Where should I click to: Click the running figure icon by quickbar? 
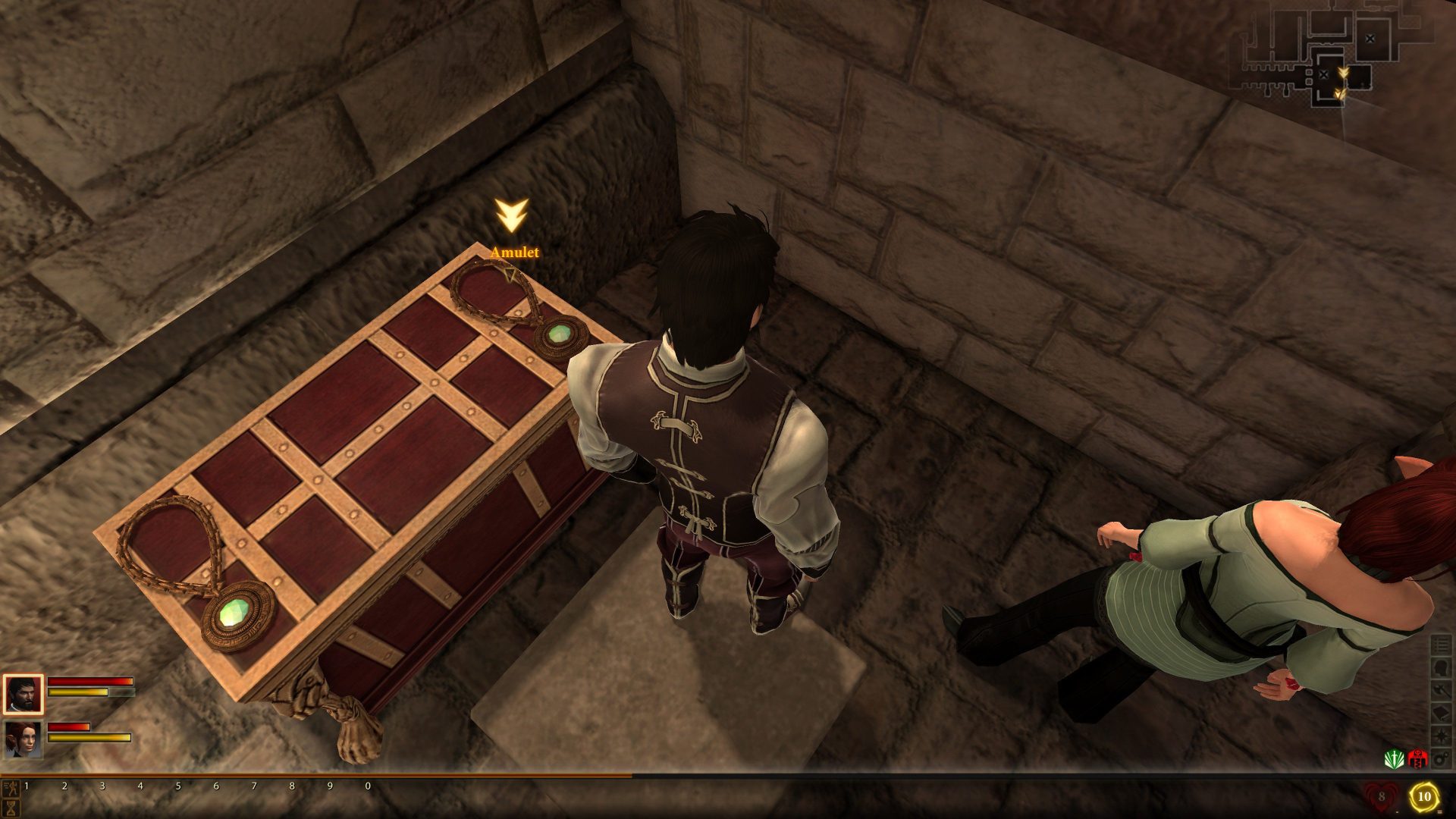coord(10,786)
